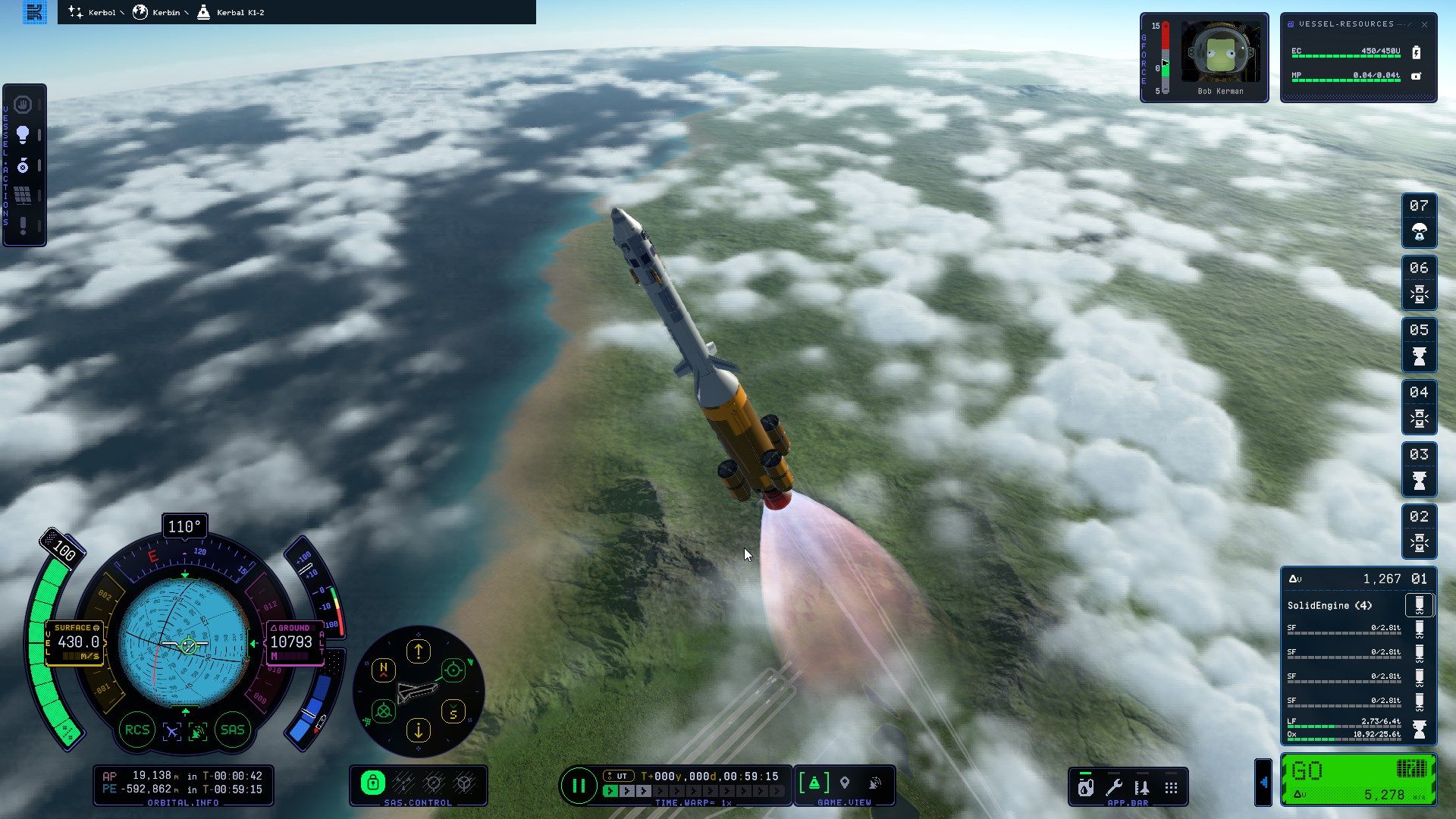Toggle SAS on the navball panel
Image resolution: width=1456 pixels, height=819 pixels.
[232, 729]
